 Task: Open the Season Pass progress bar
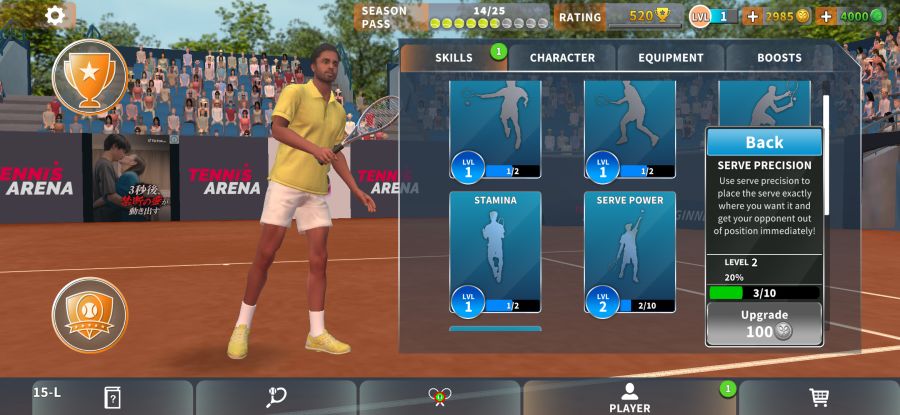click(455, 17)
